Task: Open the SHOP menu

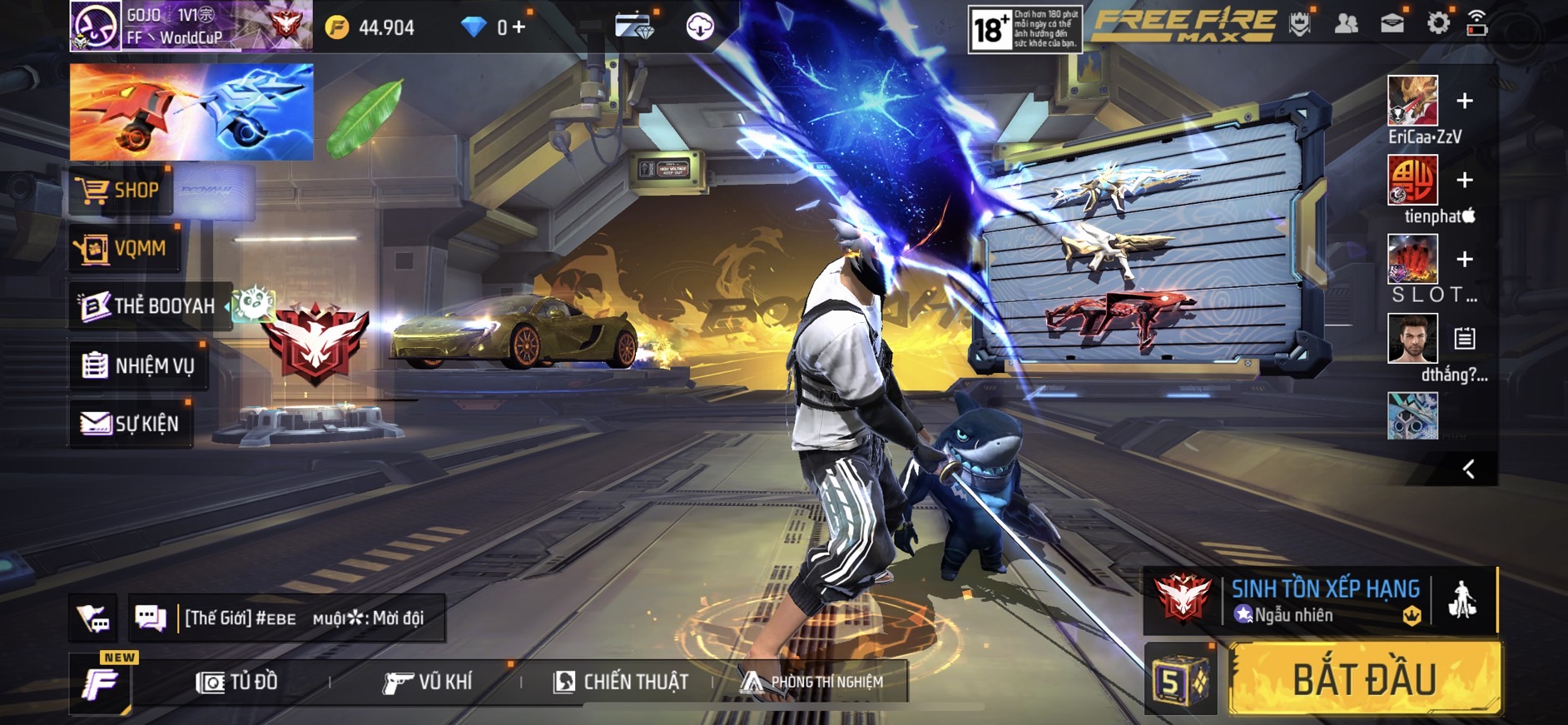Action: pyautogui.click(x=121, y=191)
